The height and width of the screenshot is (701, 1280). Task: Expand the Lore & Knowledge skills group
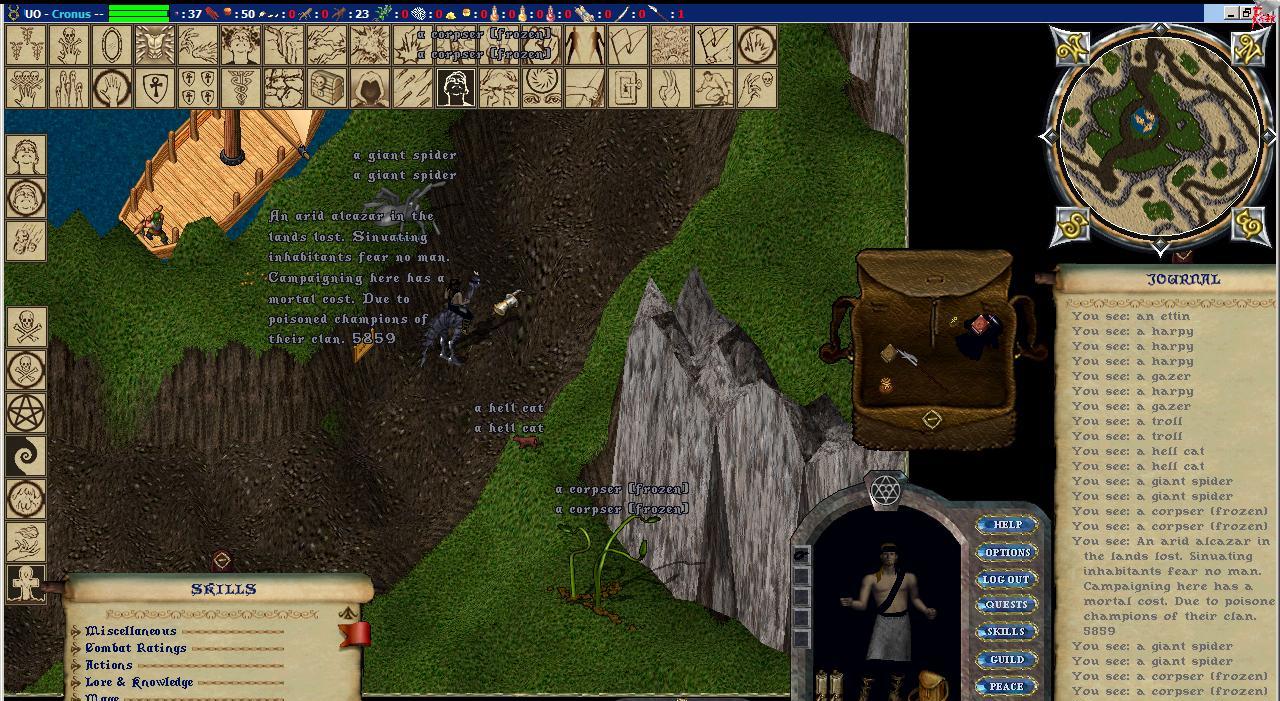(x=77, y=683)
